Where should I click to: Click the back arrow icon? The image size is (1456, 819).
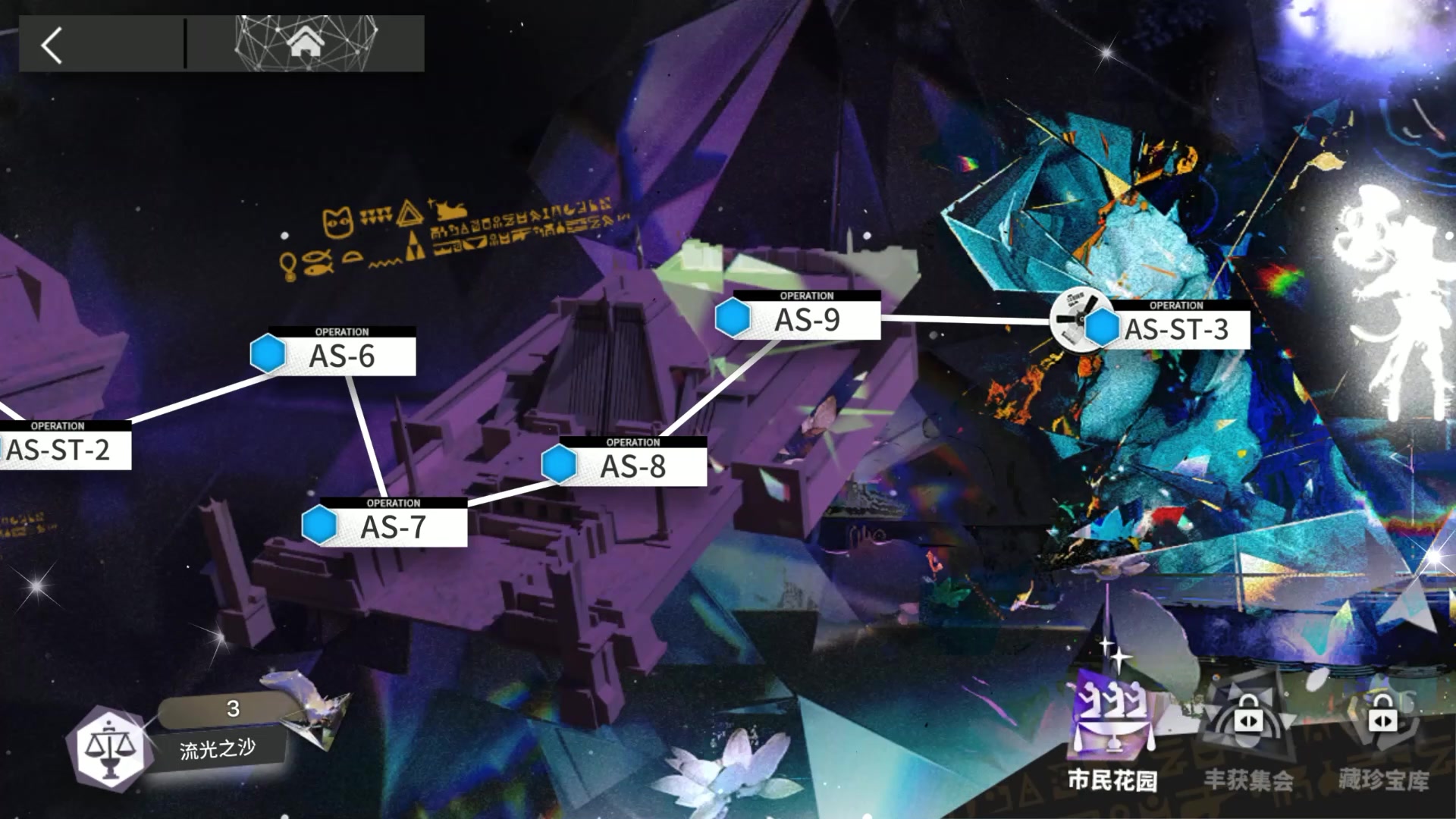pyautogui.click(x=50, y=45)
